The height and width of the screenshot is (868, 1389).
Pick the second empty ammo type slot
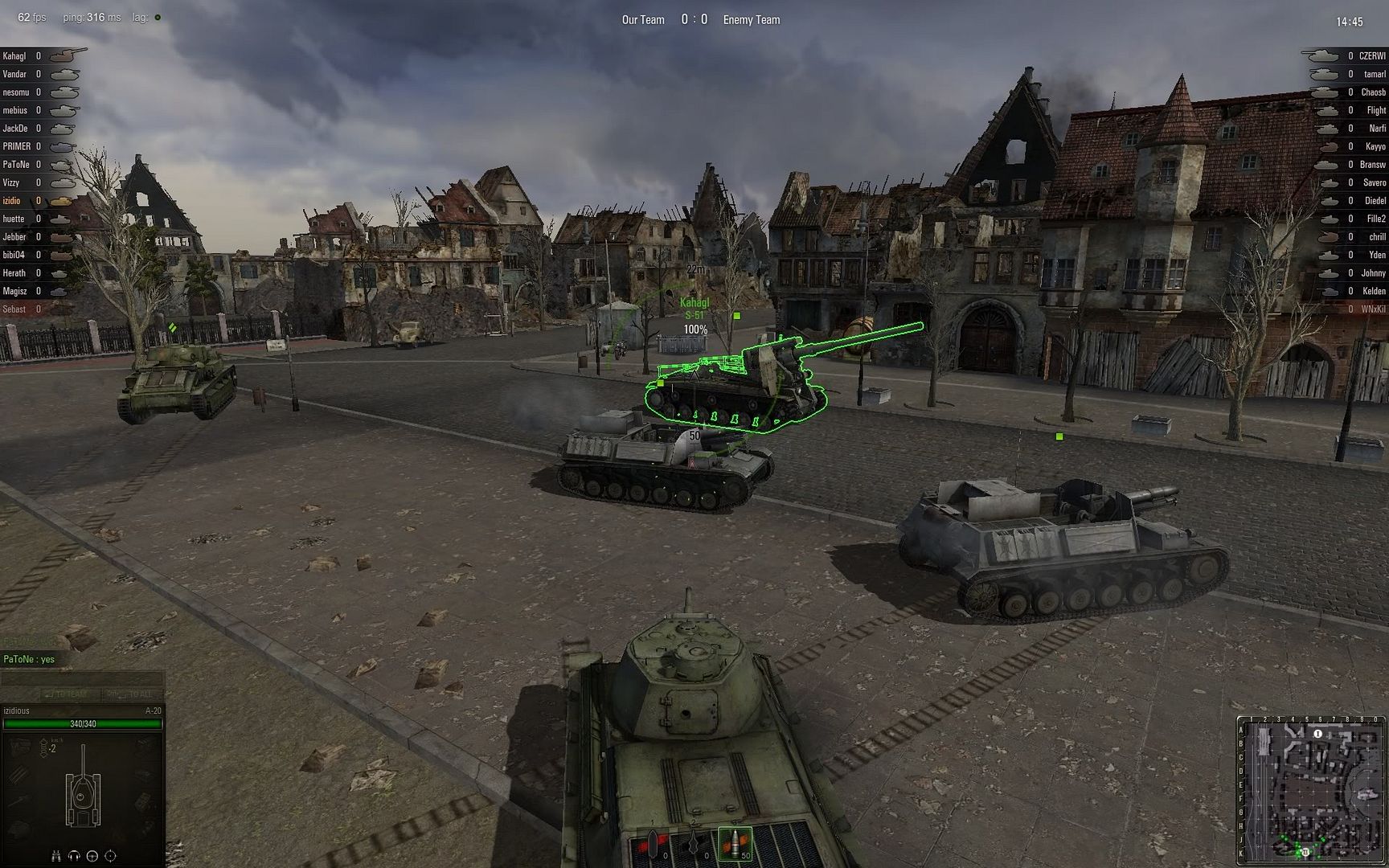693,844
